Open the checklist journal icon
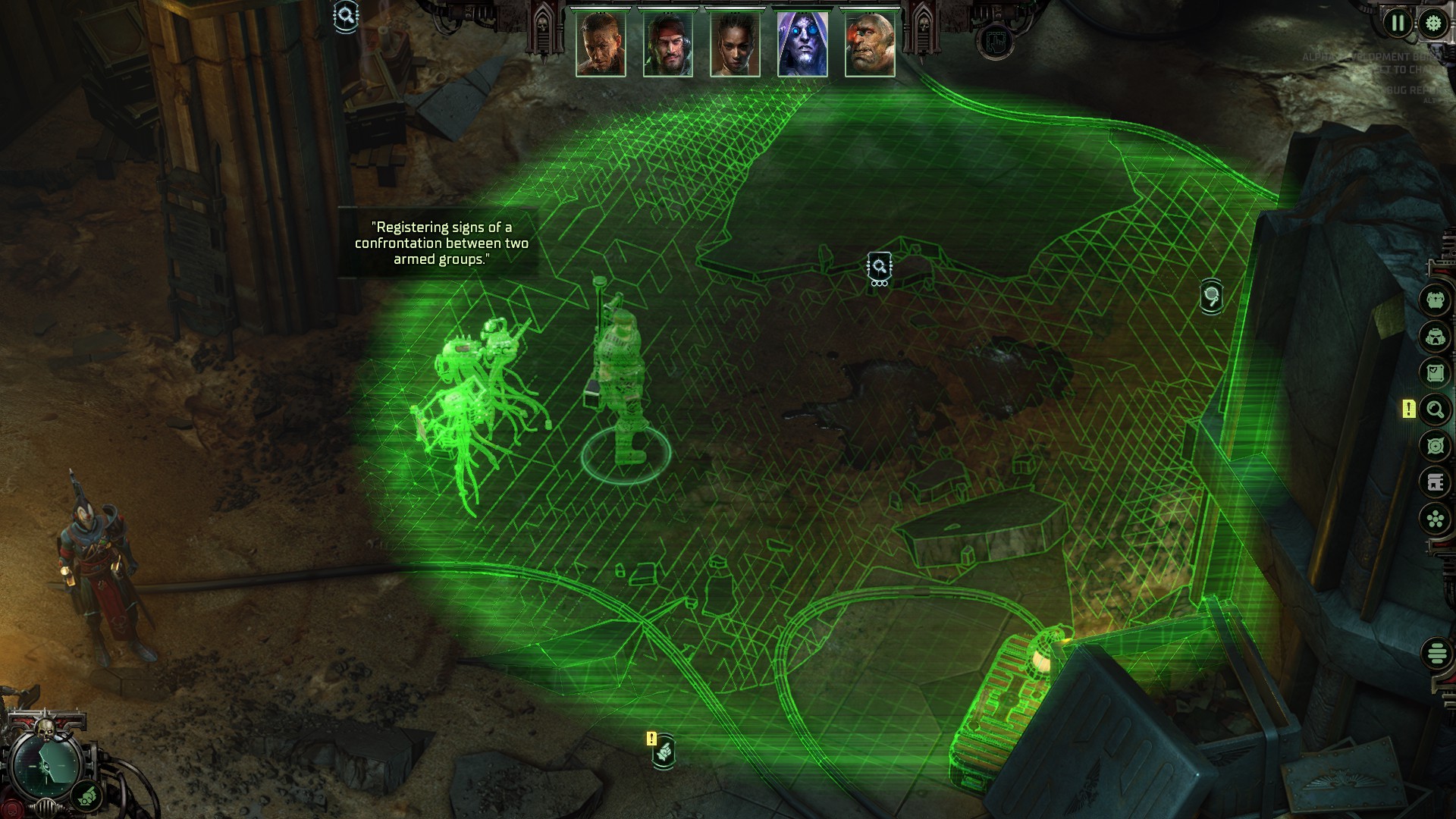 pos(1435,372)
